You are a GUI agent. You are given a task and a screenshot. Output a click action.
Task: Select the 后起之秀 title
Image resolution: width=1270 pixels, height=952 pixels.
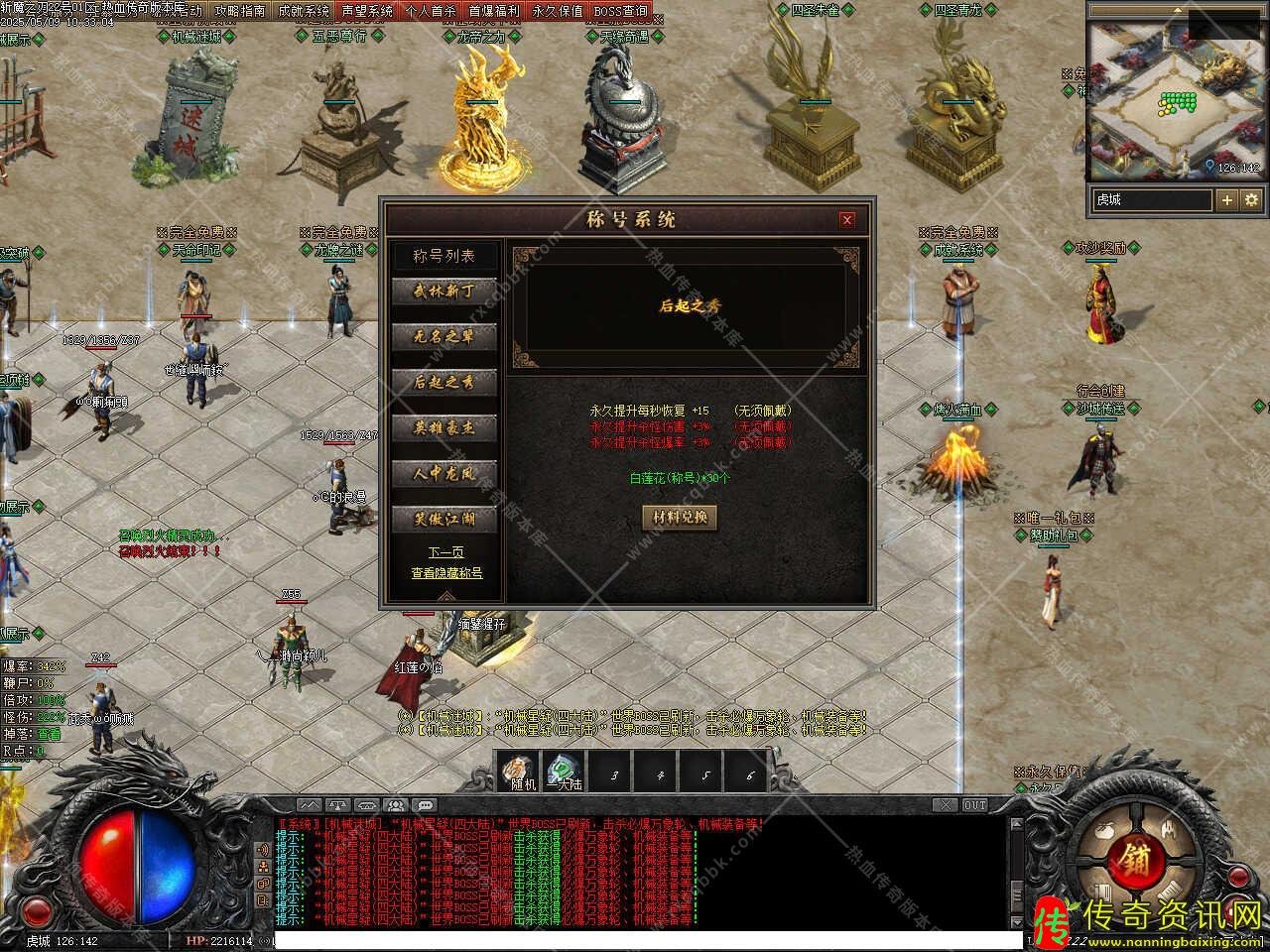(x=444, y=382)
